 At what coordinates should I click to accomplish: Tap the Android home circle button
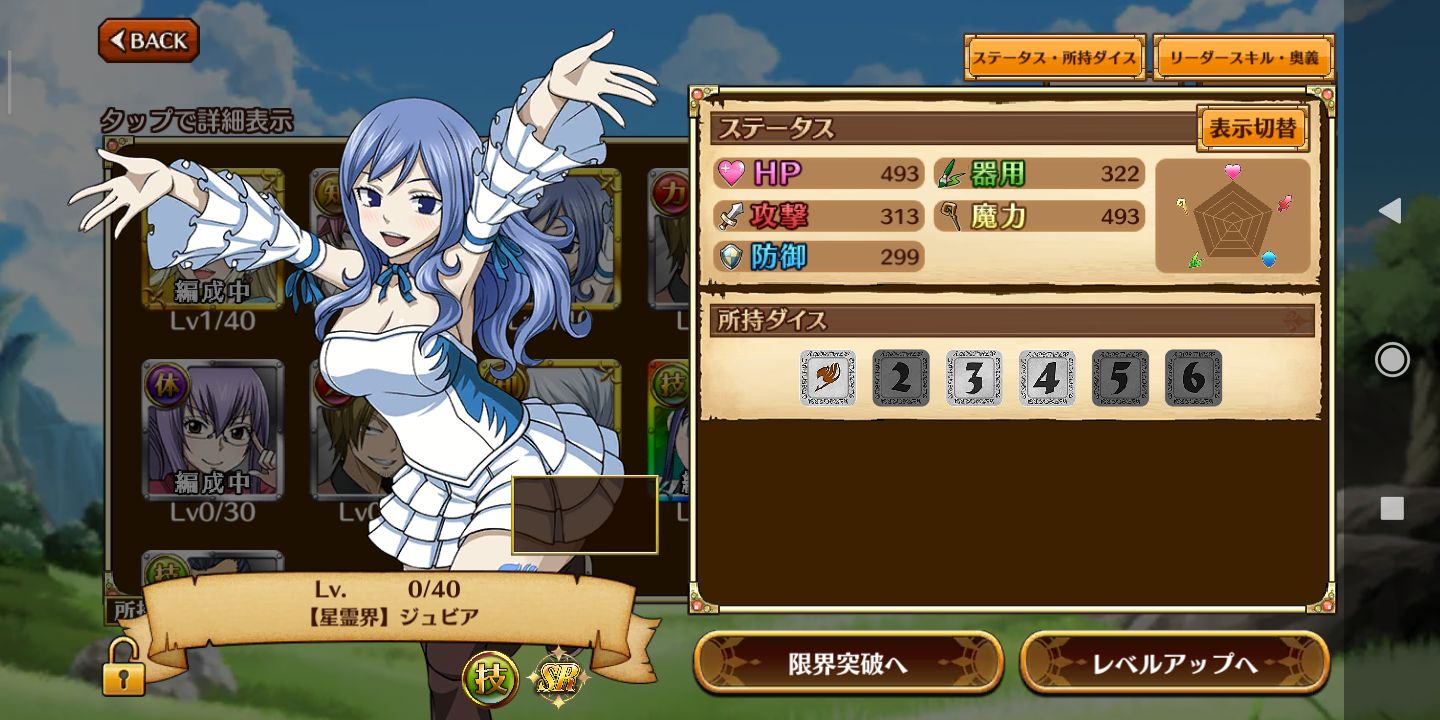pyautogui.click(x=1392, y=359)
